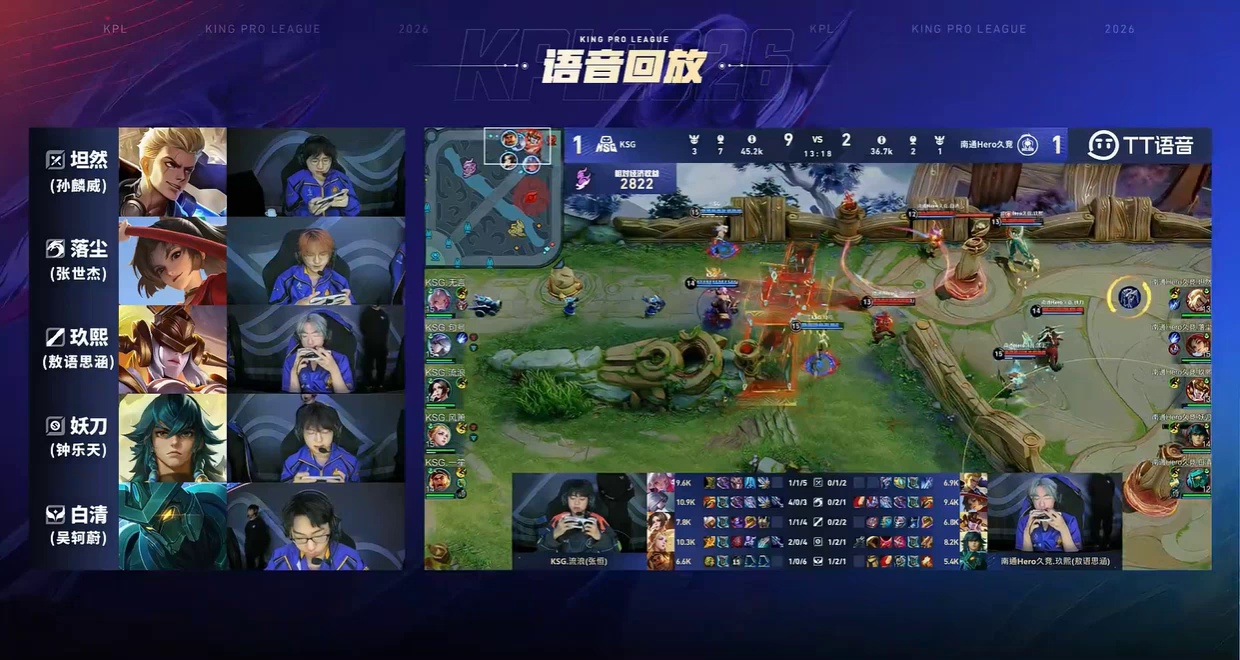Click the yellow-ringed blue objective icon
Screen dimensions: 1240x660
pos(1128,295)
